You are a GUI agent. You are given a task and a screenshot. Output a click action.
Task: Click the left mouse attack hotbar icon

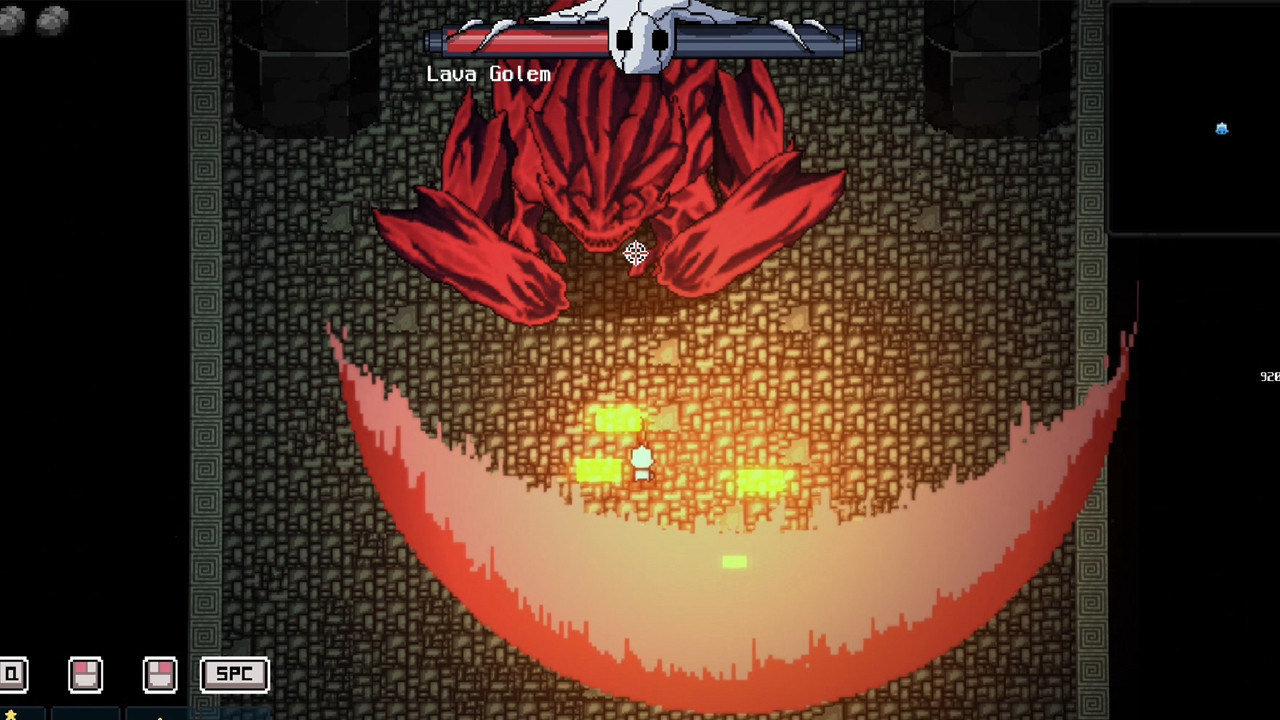click(85, 674)
